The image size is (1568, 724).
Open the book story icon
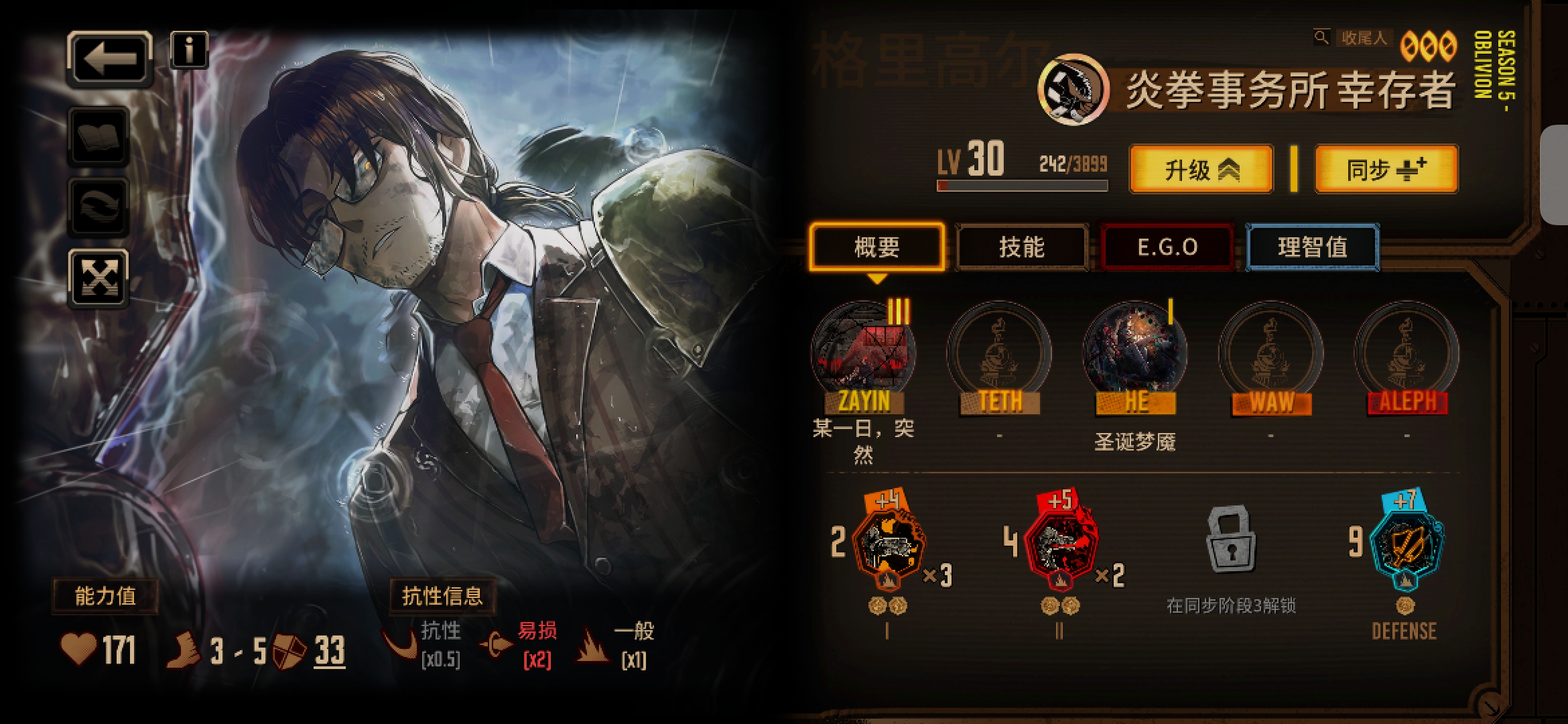tap(99, 137)
